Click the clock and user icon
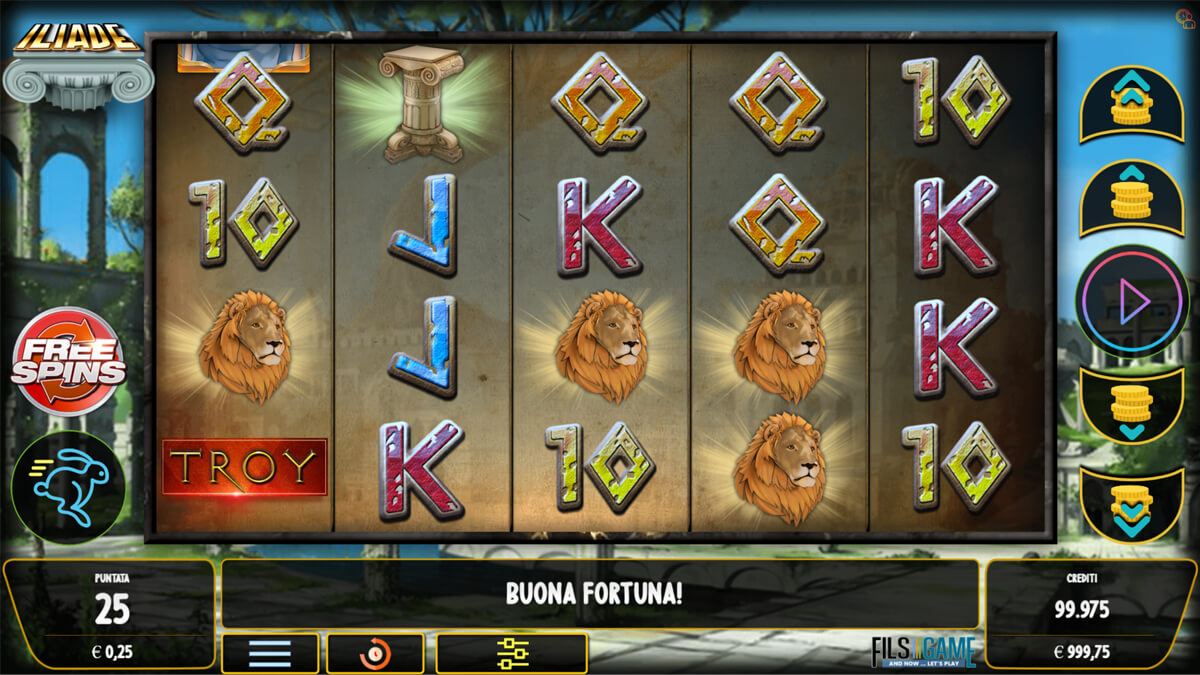 [1185, 18]
